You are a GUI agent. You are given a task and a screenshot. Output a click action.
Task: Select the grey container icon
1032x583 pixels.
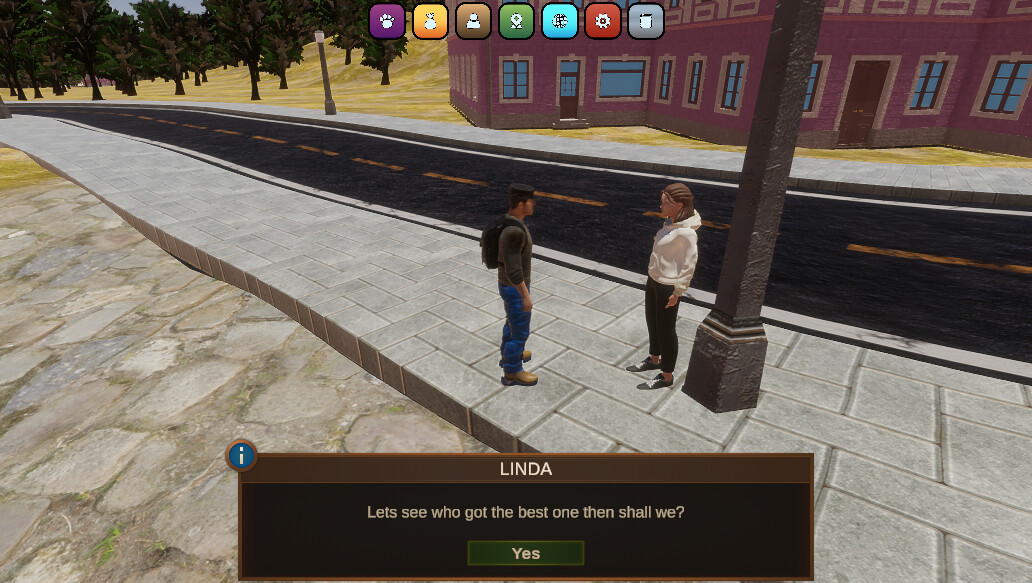646,21
